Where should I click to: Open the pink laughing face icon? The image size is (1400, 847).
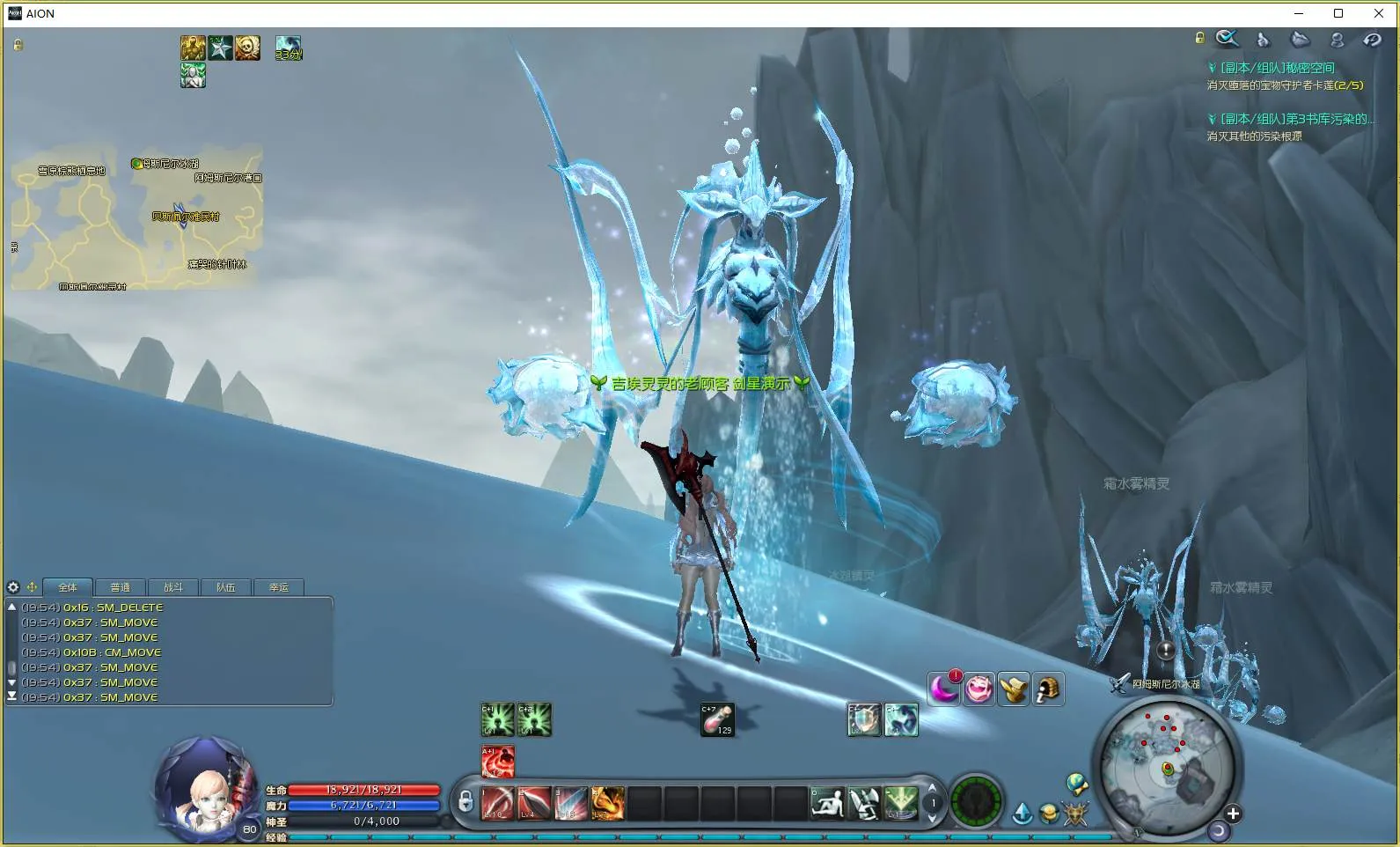(979, 689)
